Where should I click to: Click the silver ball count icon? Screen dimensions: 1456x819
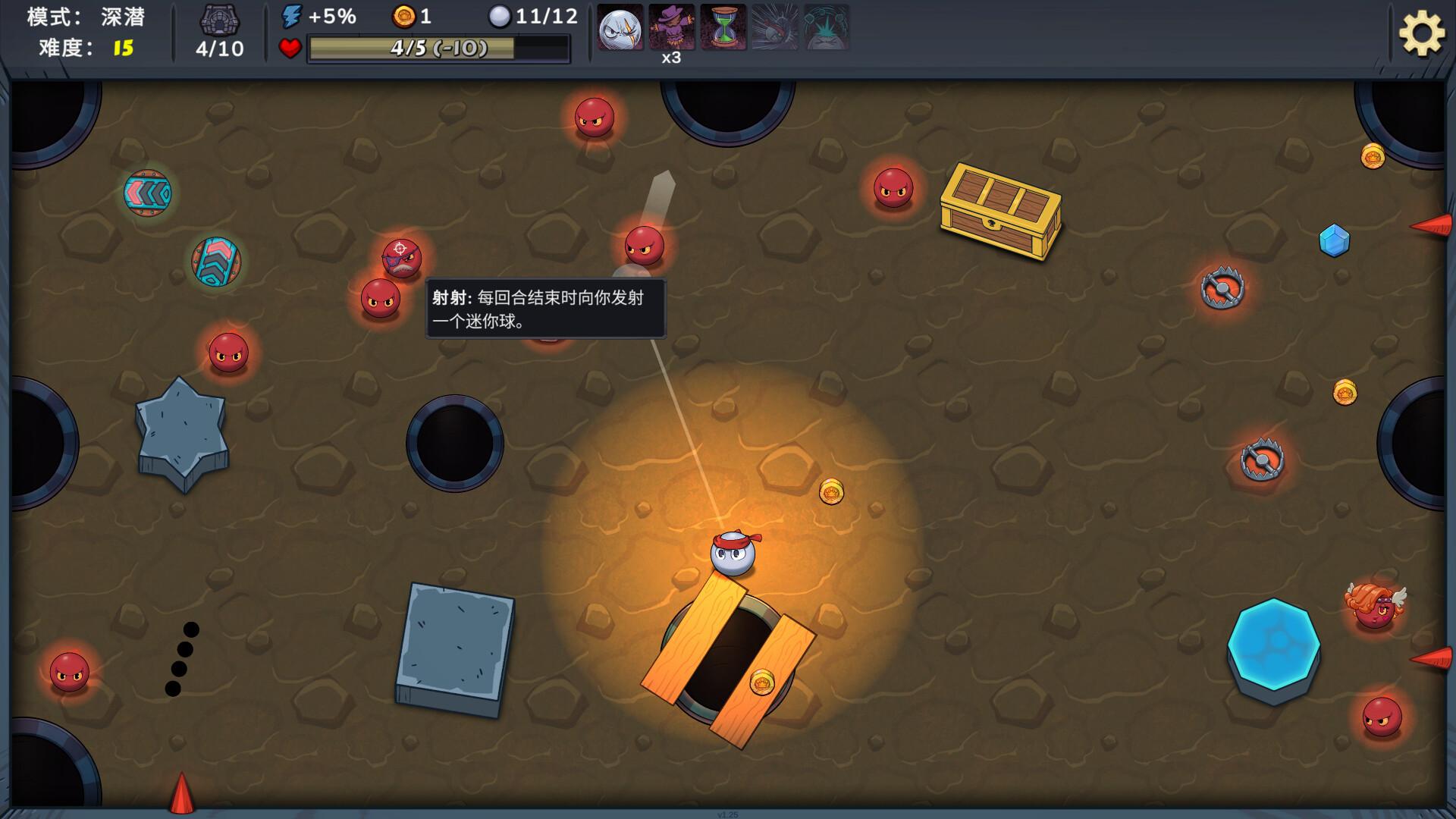(x=500, y=16)
